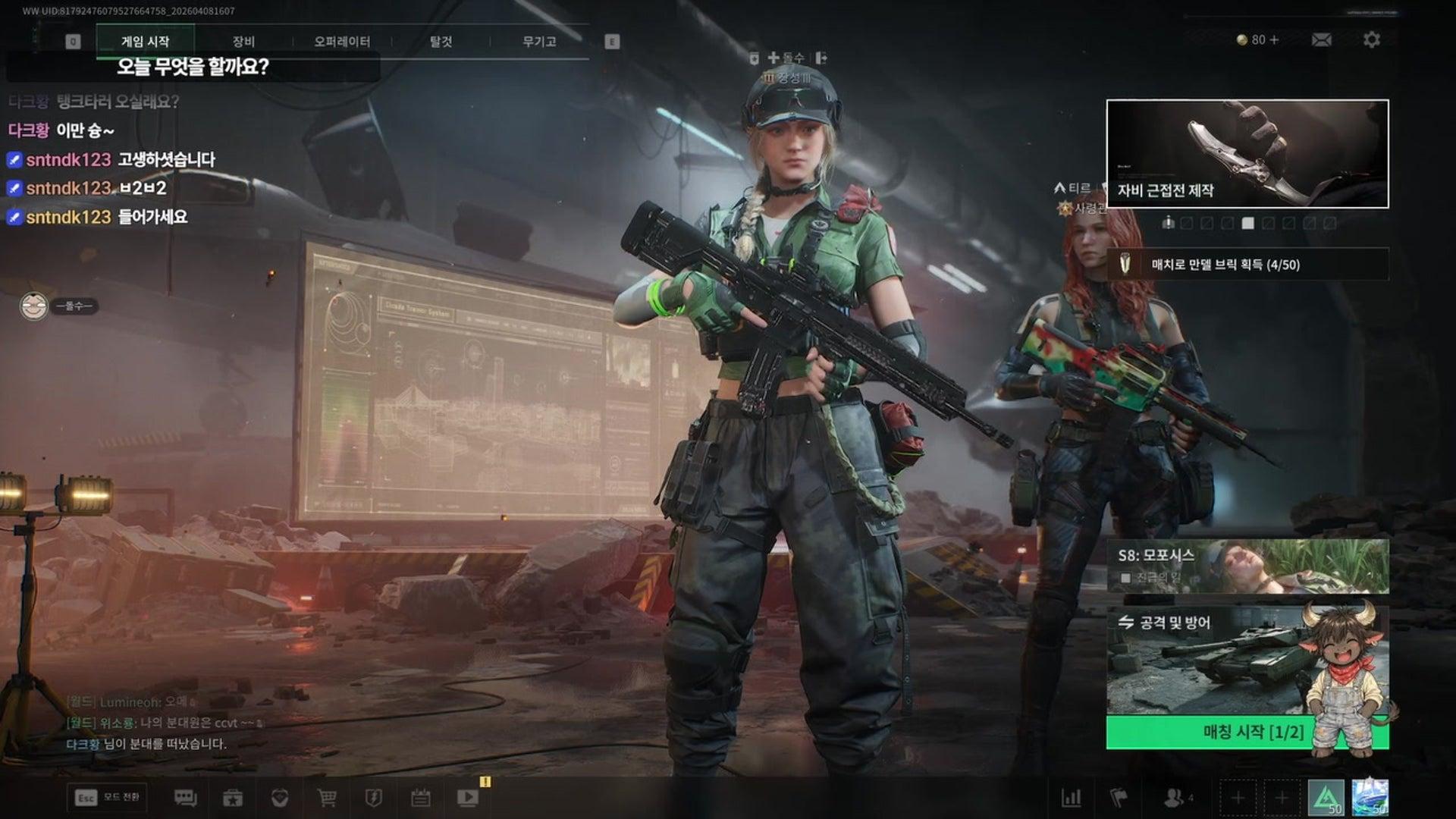1456x819 pixels.
Task: Open the video player icon with alert
Action: pyautogui.click(x=468, y=797)
